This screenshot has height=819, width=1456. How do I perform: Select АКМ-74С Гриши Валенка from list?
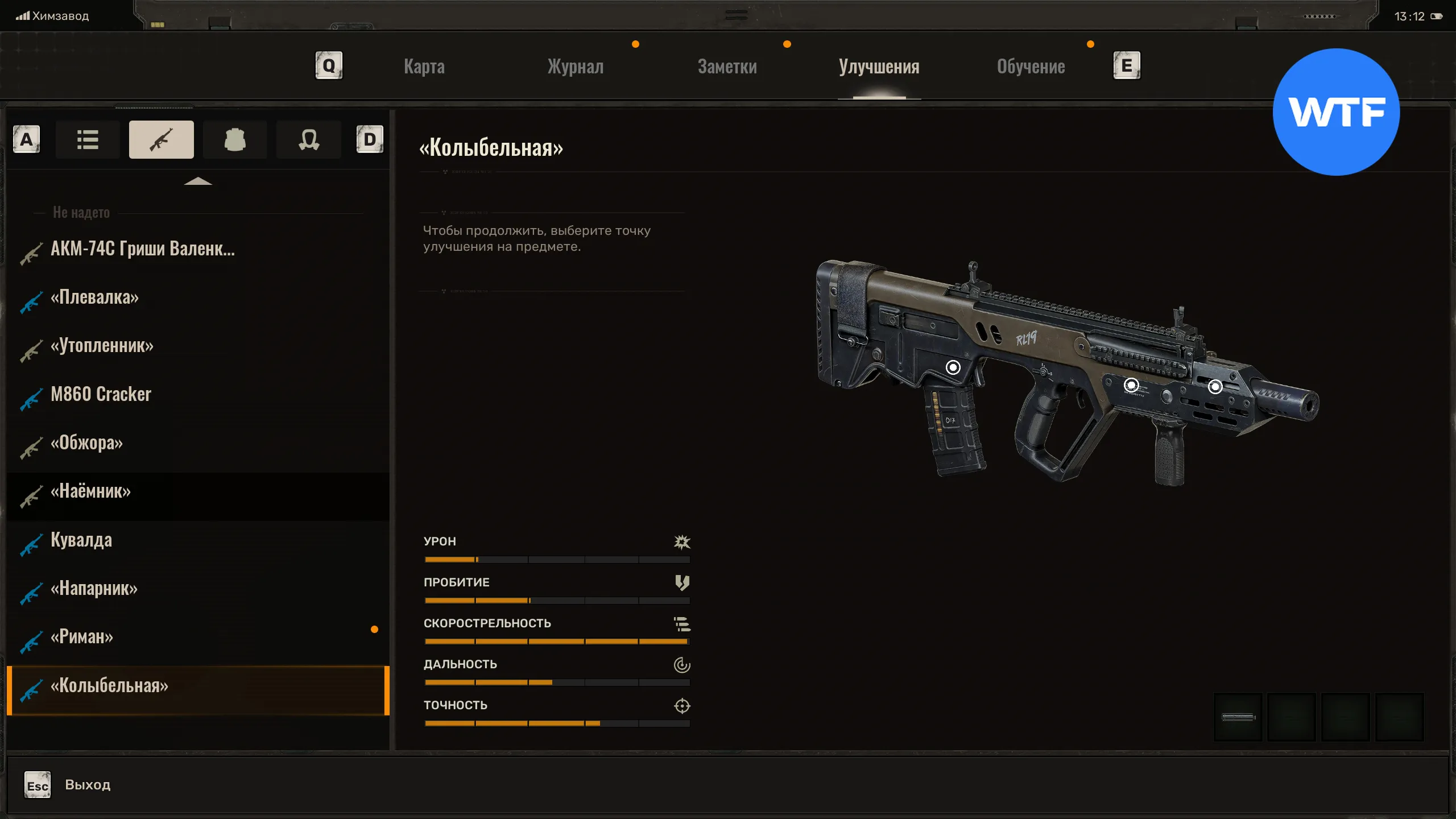[x=142, y=249]
